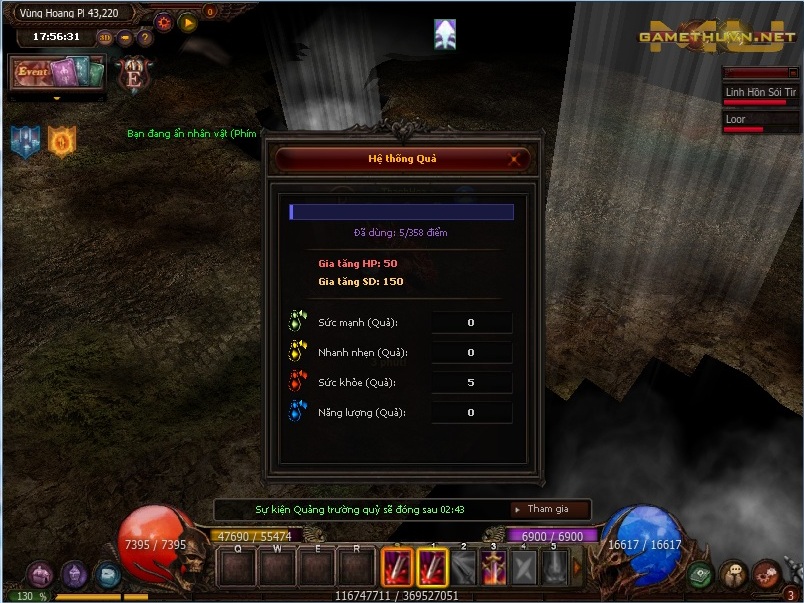Viewport: 804px width, 603px height.
Task: Expand the skill bar with the orange arrow
Action: [577, 568]
